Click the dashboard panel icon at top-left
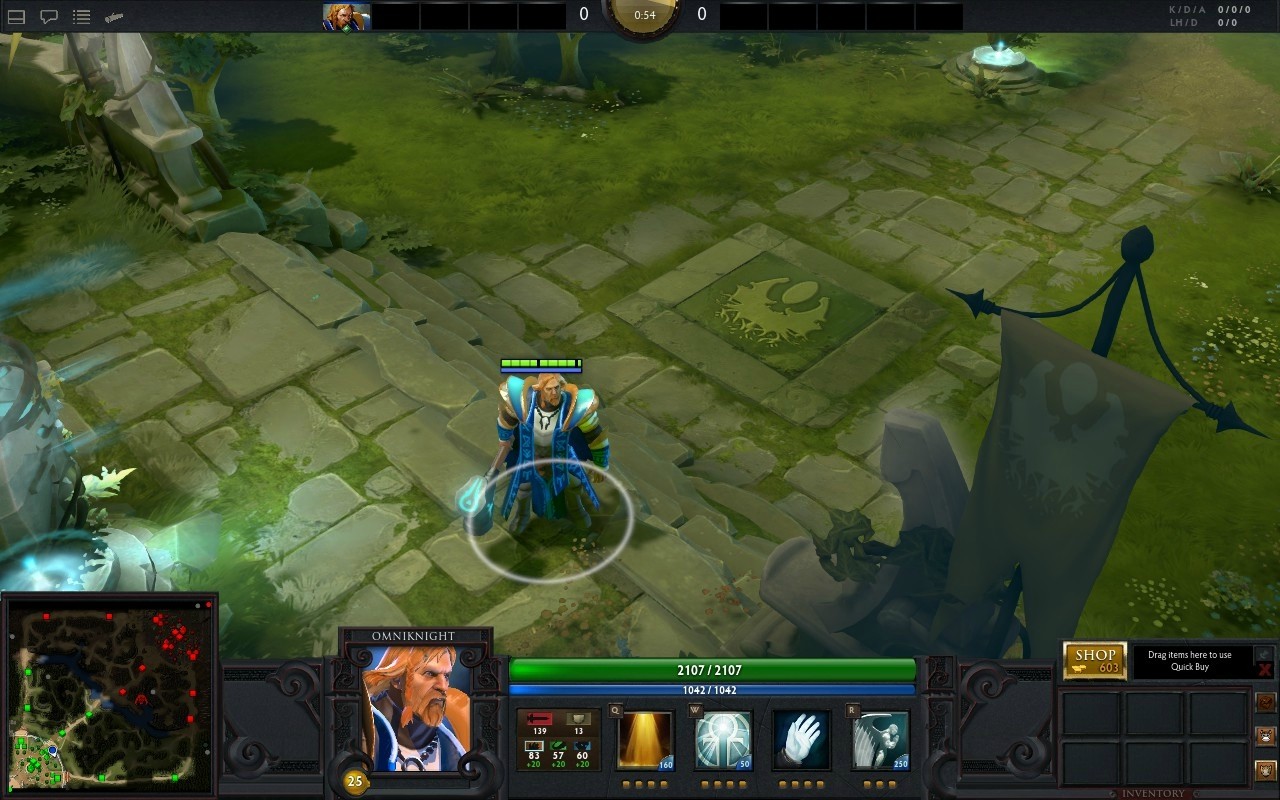Image resolution: width=1280 pixels, height=800 pixels. (x=16, y=17)
